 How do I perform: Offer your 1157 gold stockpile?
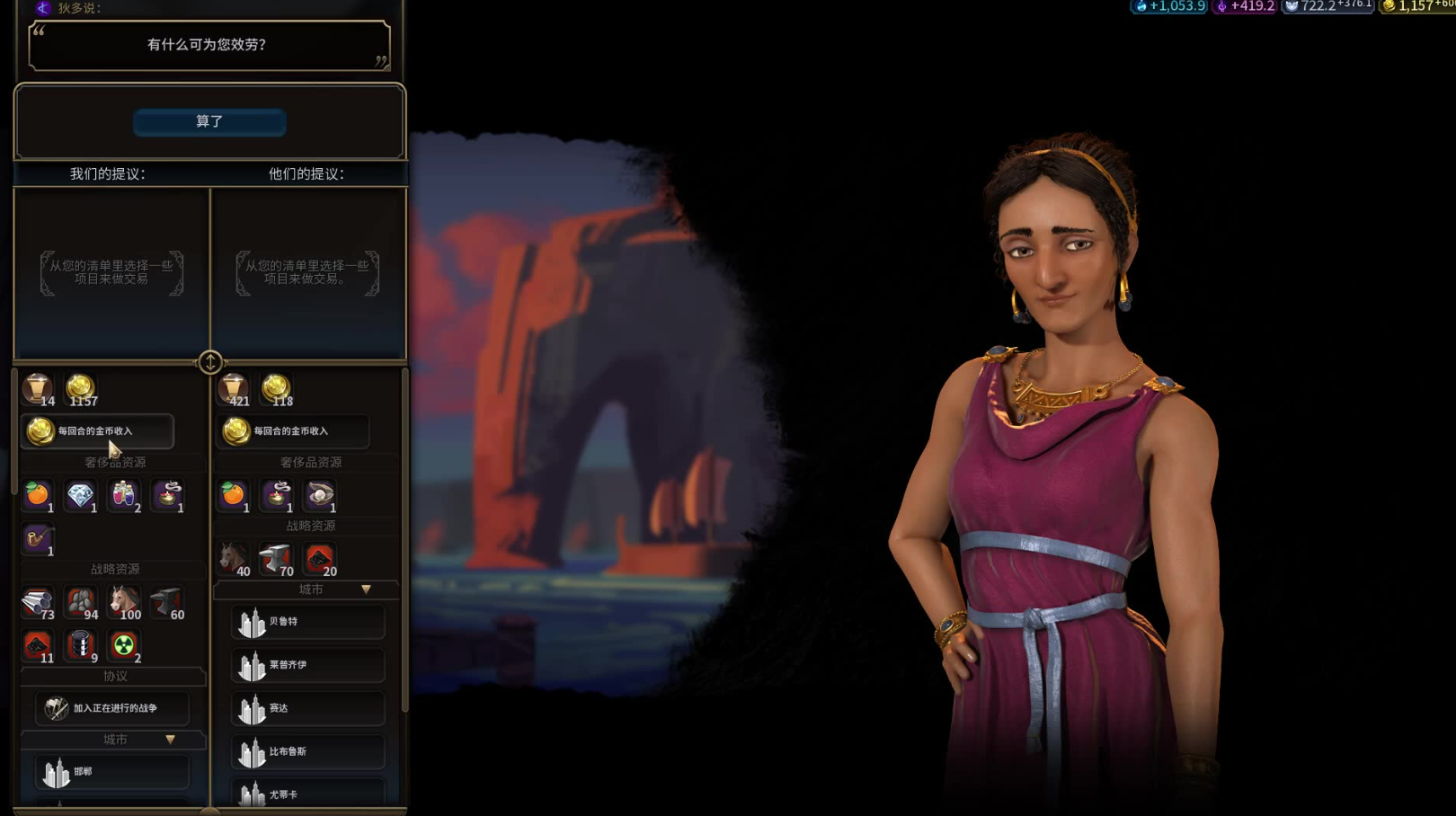[x=80, y=389]
